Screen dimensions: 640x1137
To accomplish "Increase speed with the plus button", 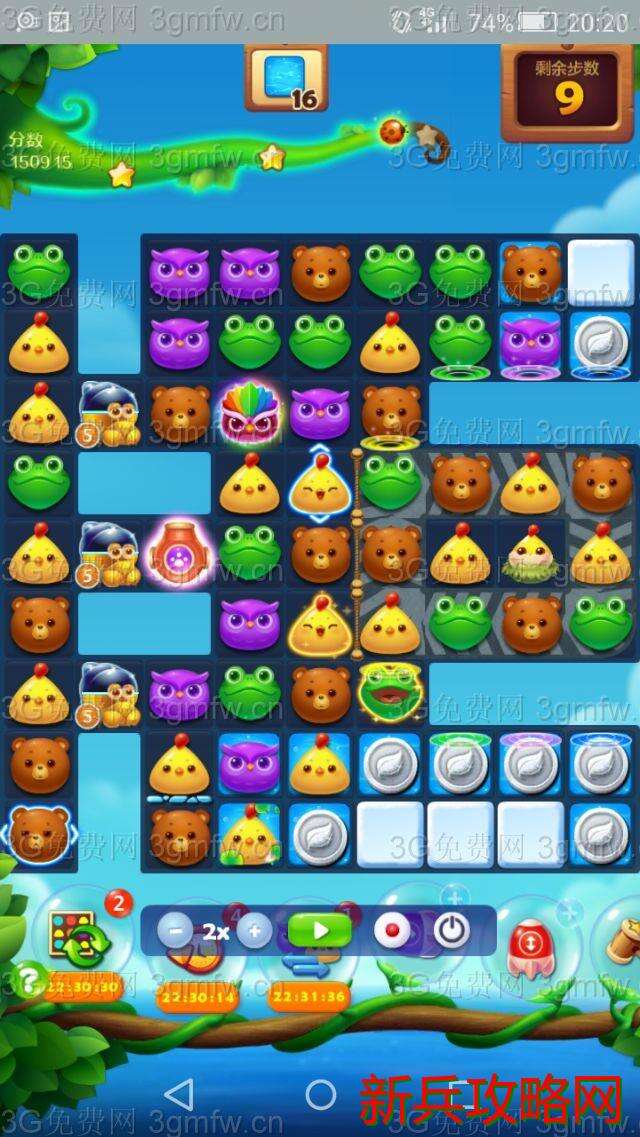I will click(254, 932).
